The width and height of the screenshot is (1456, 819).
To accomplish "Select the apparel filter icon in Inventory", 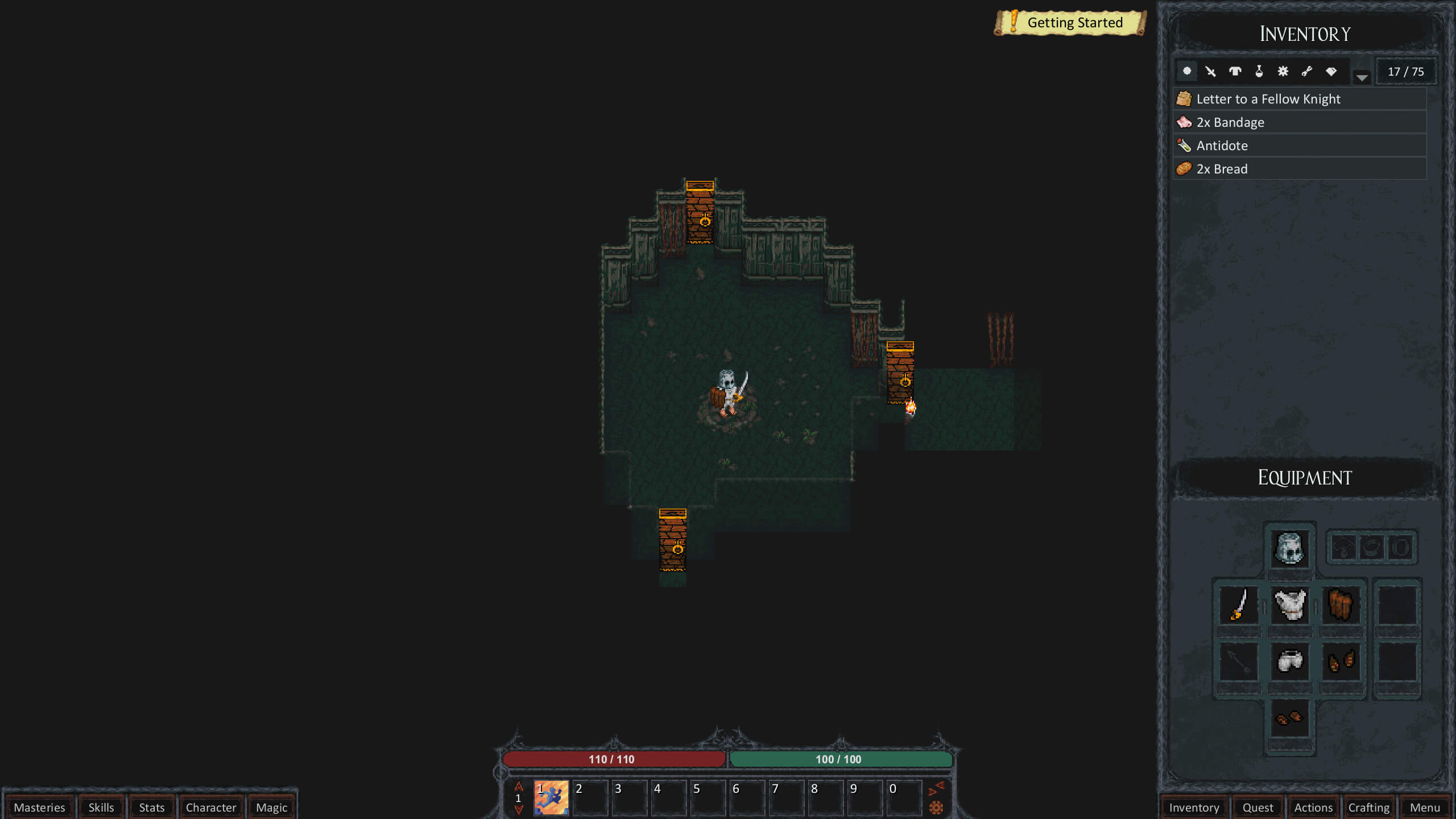I will click(x=1234, y=71).
